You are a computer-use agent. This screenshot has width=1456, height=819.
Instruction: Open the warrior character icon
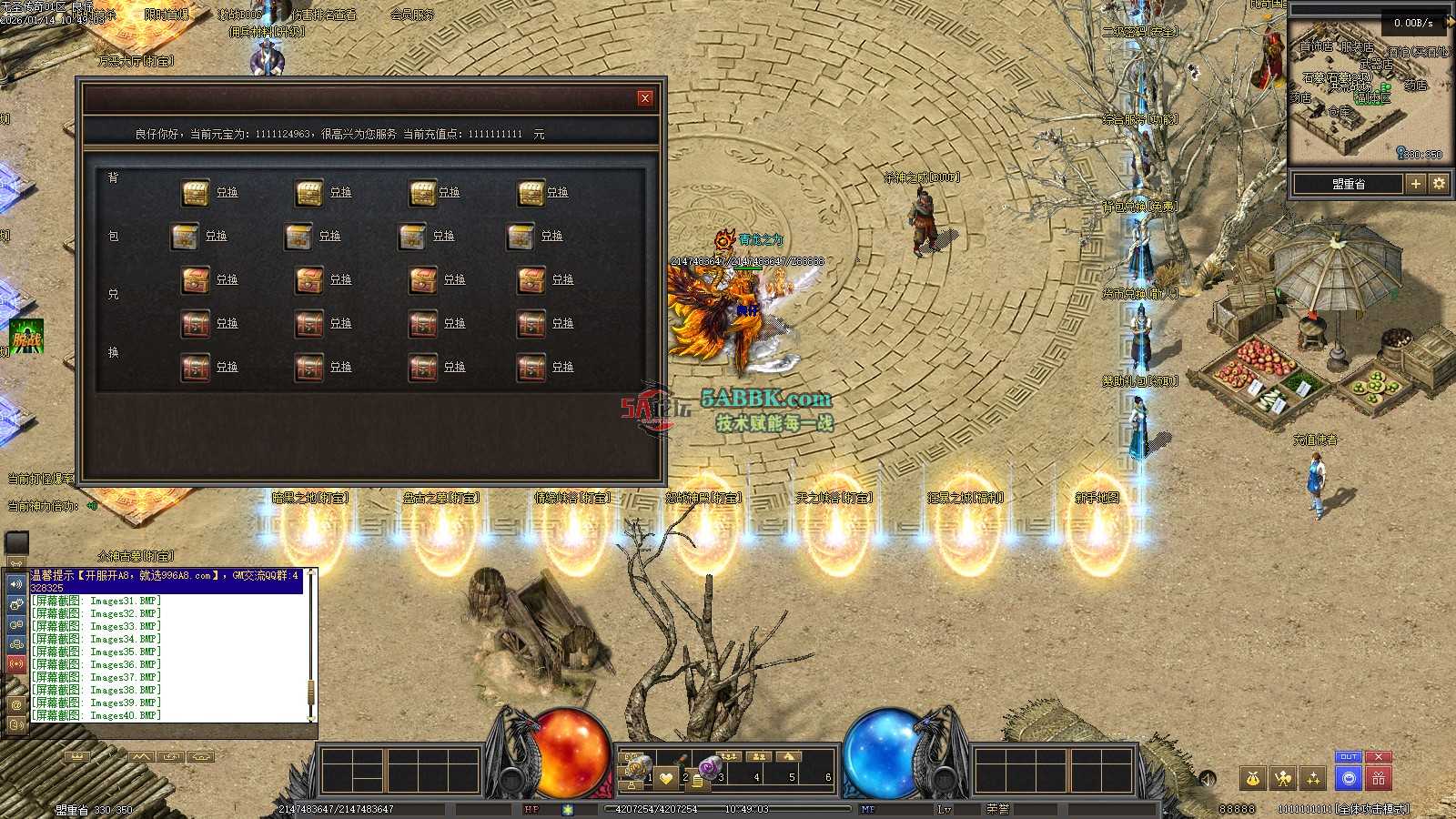(1283, 778)
